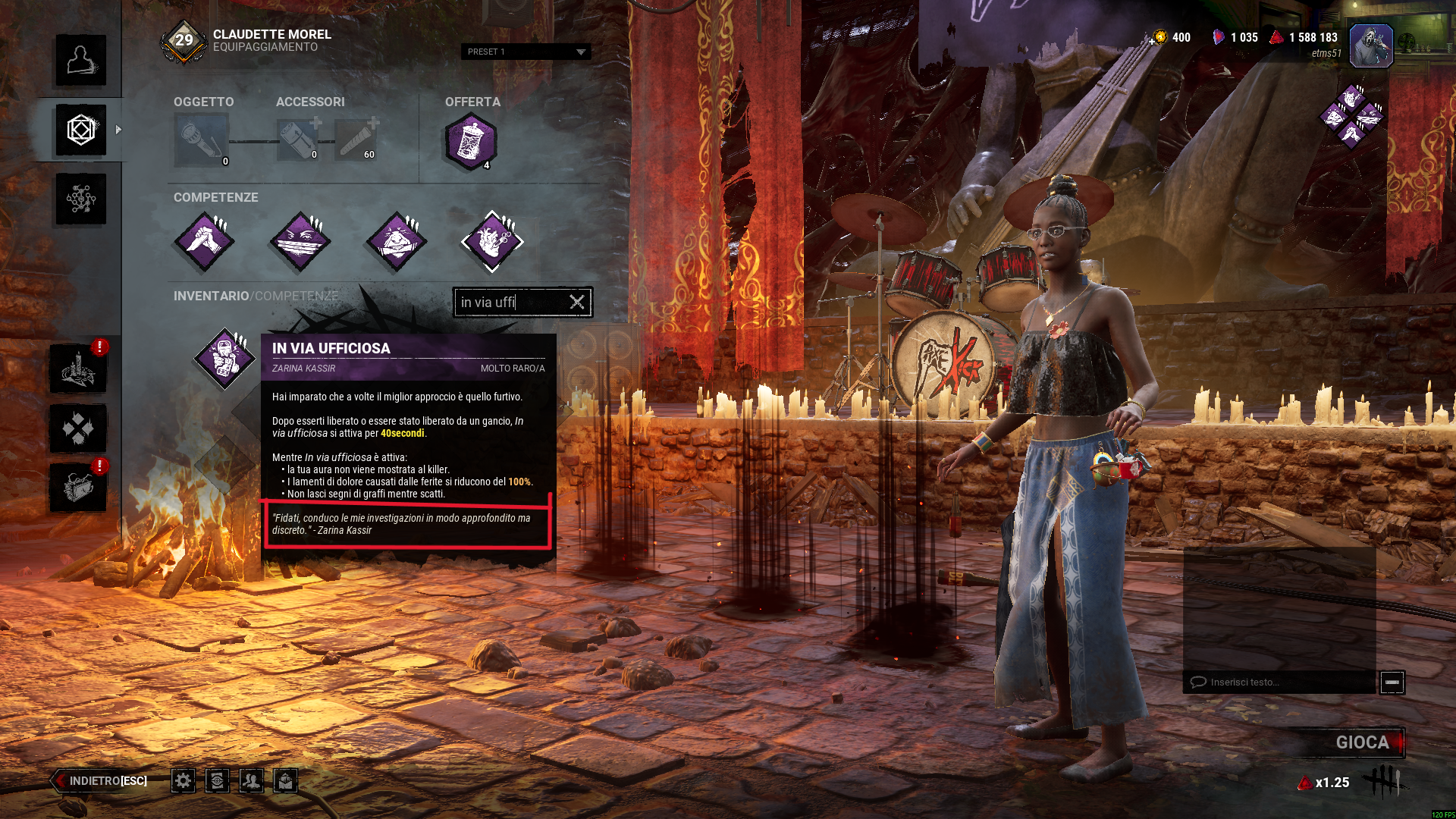Open the bloodweb tab
Viewport: 1456px width, 819px height.
tap(80, 199)
